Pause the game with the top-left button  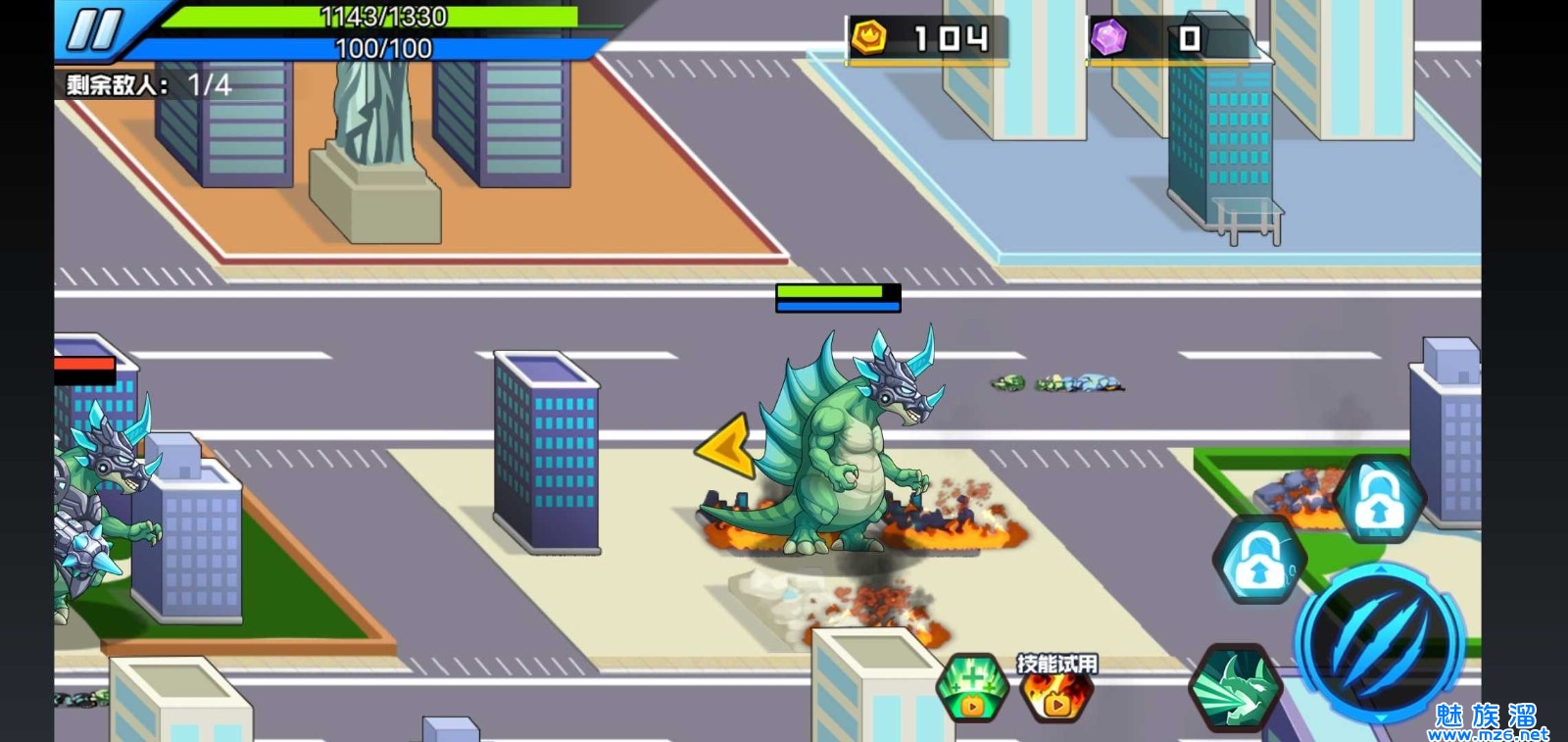(94, 29)
